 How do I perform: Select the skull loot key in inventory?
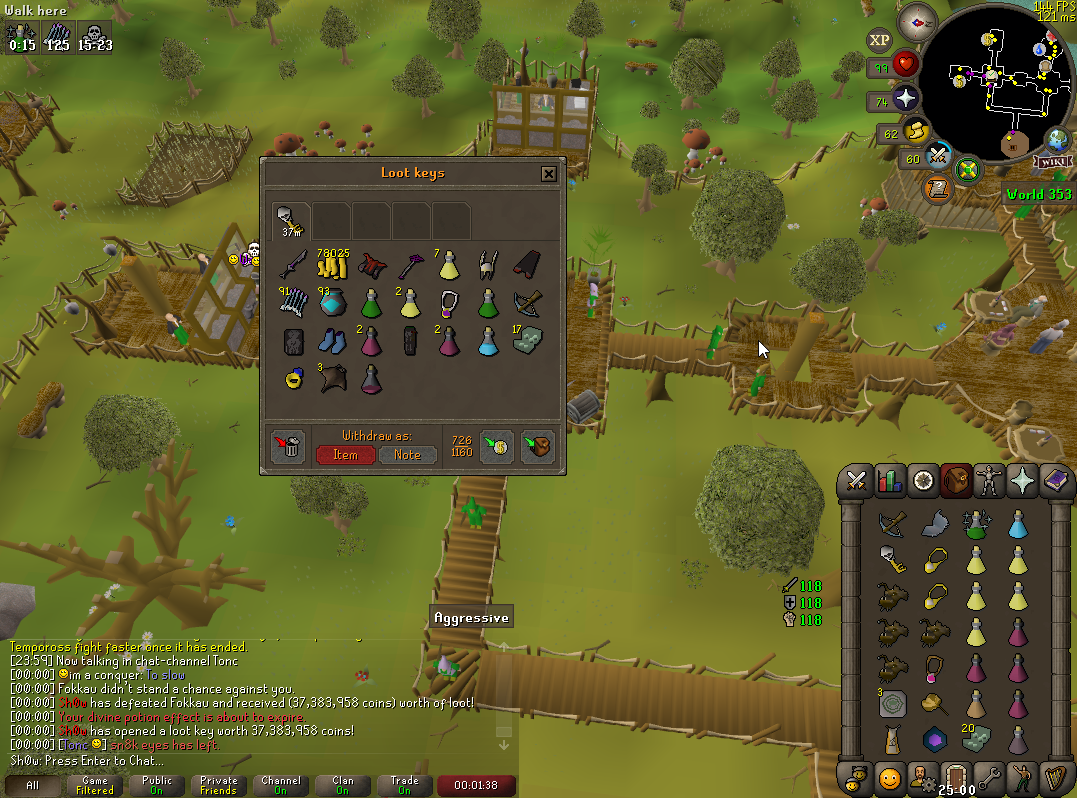point(891,558)
